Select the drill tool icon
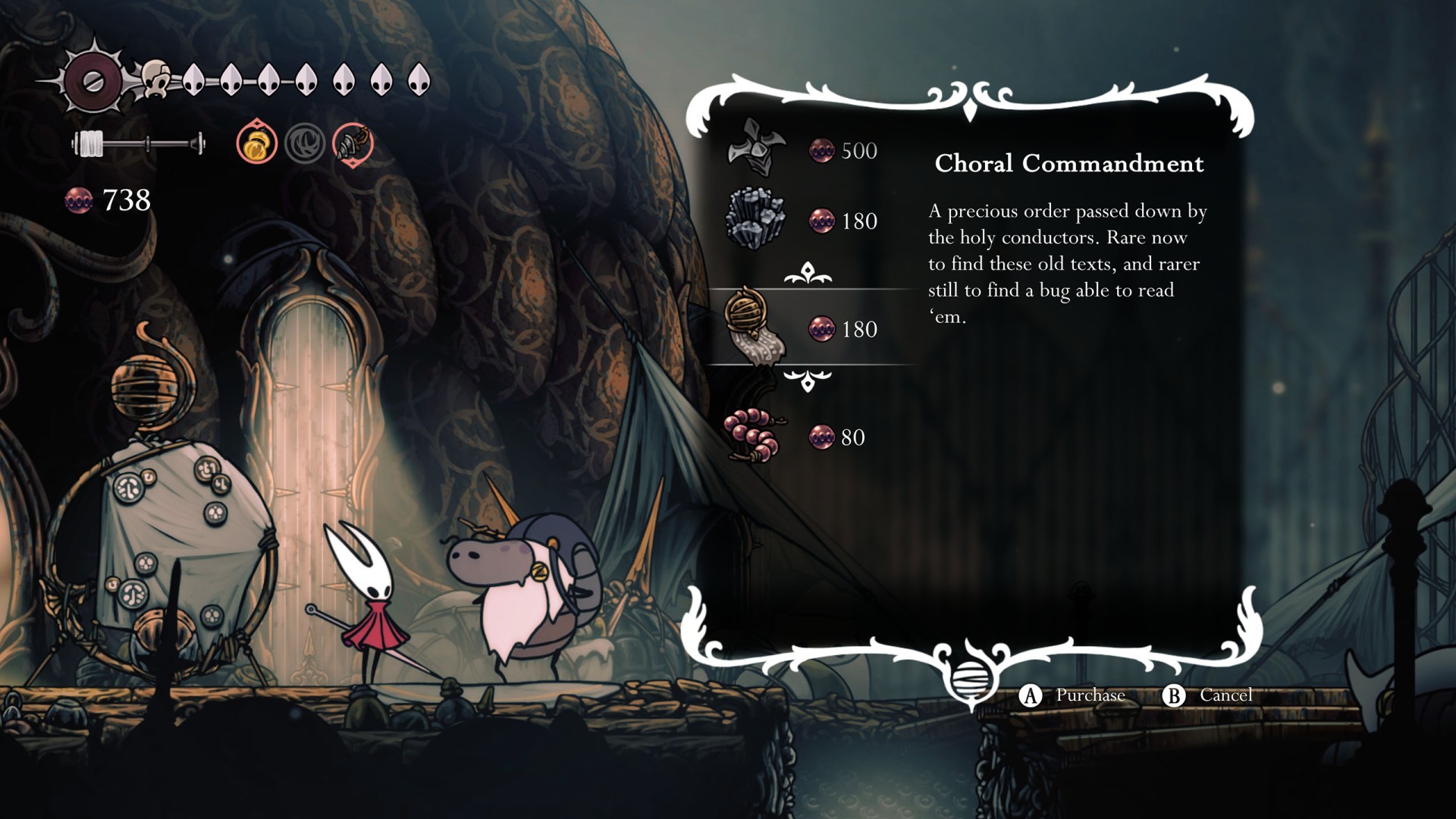The height and width of the screenshot is (819, 1456). pyautogui.click(x=353, y=143)
